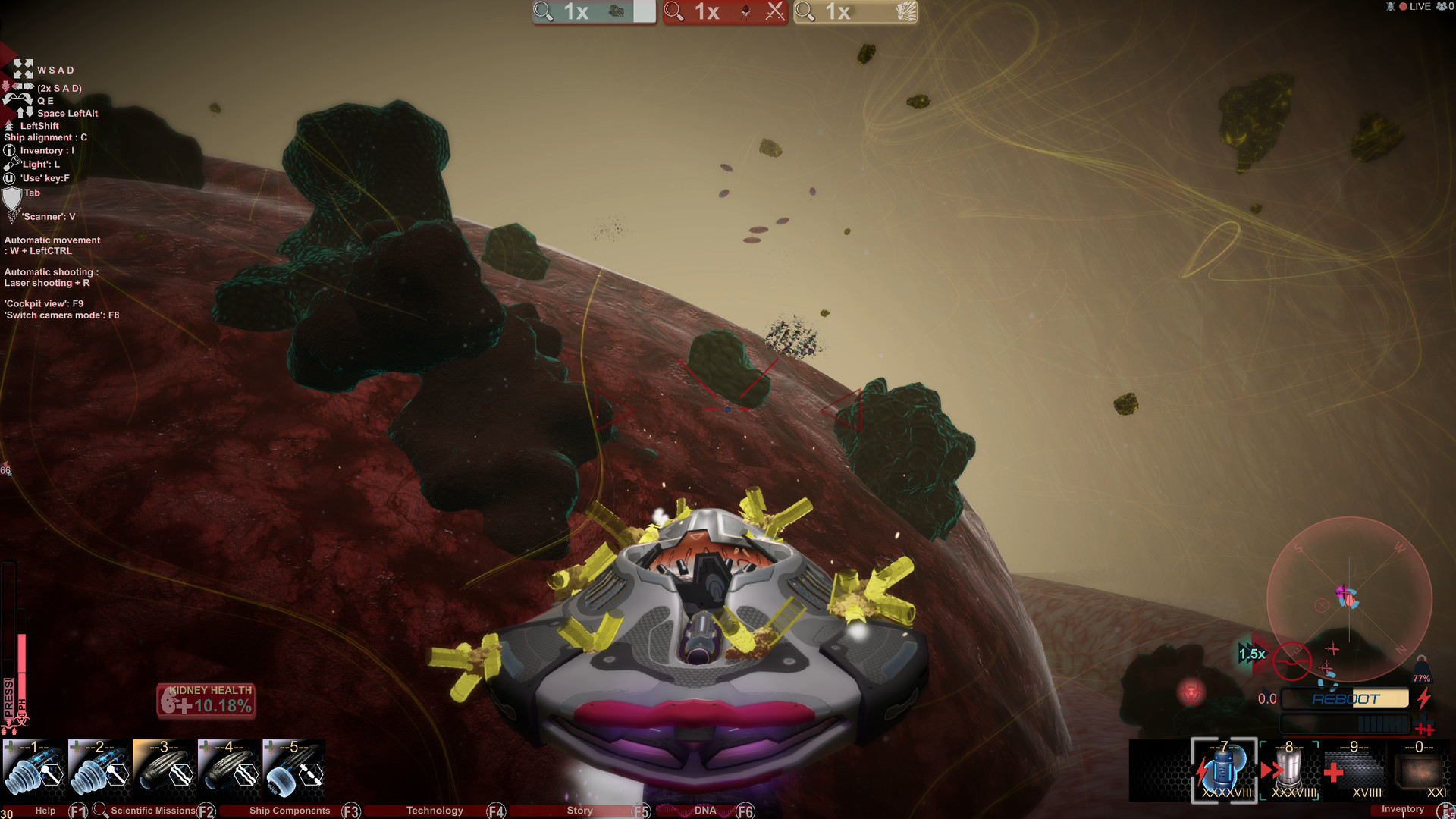
Task: Use the repair plates in slot 9
Action: click(1354, 770)
